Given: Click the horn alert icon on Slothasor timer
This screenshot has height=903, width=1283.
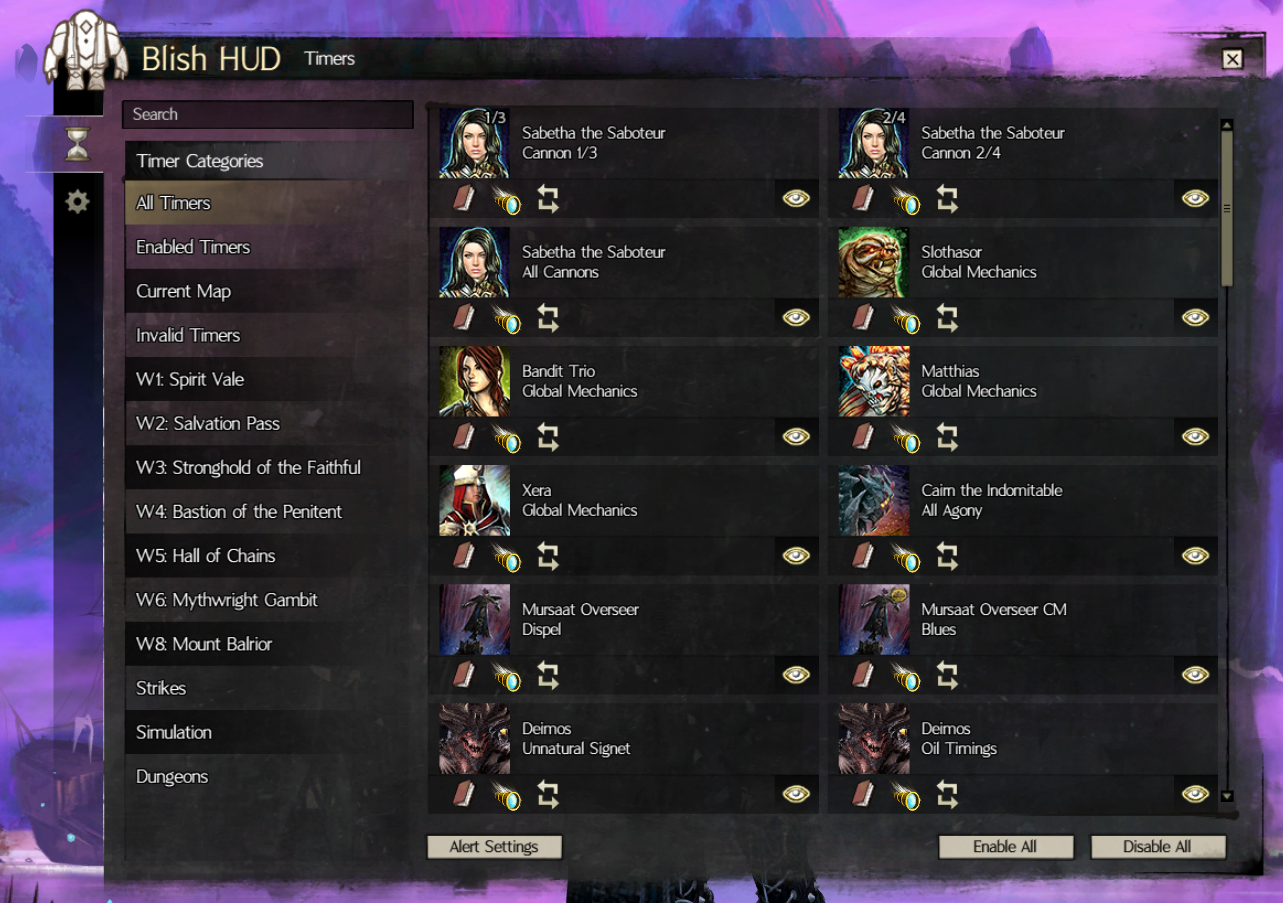Looking at the screenshot, I should pyautogui.click(x=906, y=317).
